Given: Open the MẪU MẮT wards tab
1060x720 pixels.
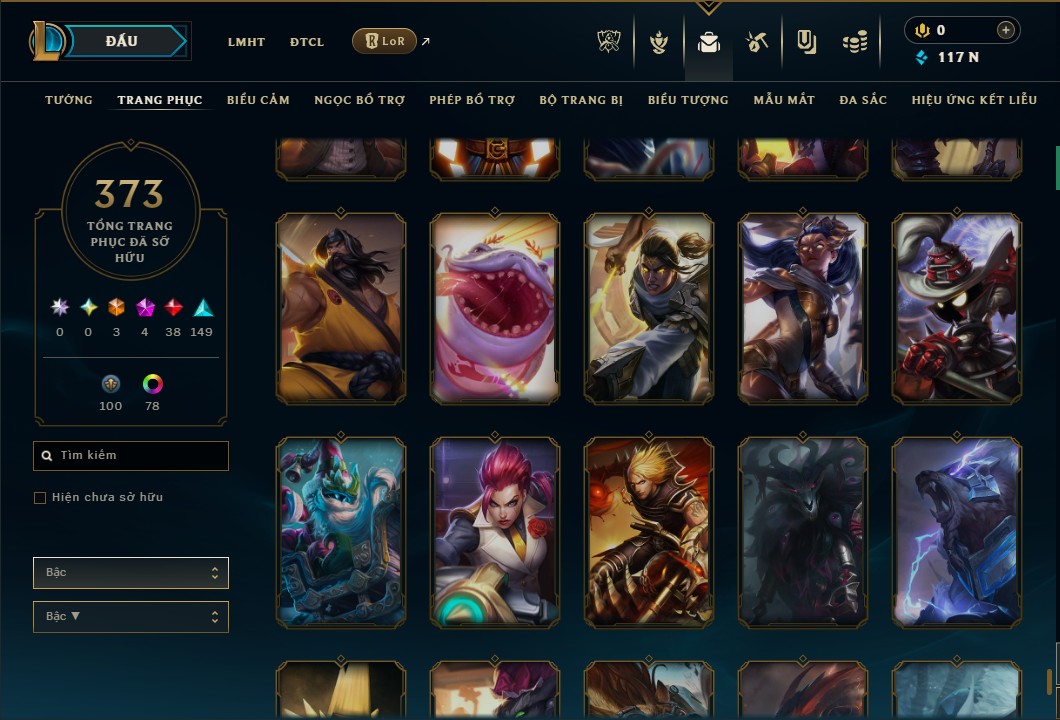Looking at the screenshot, I should (x=784, y=100).
